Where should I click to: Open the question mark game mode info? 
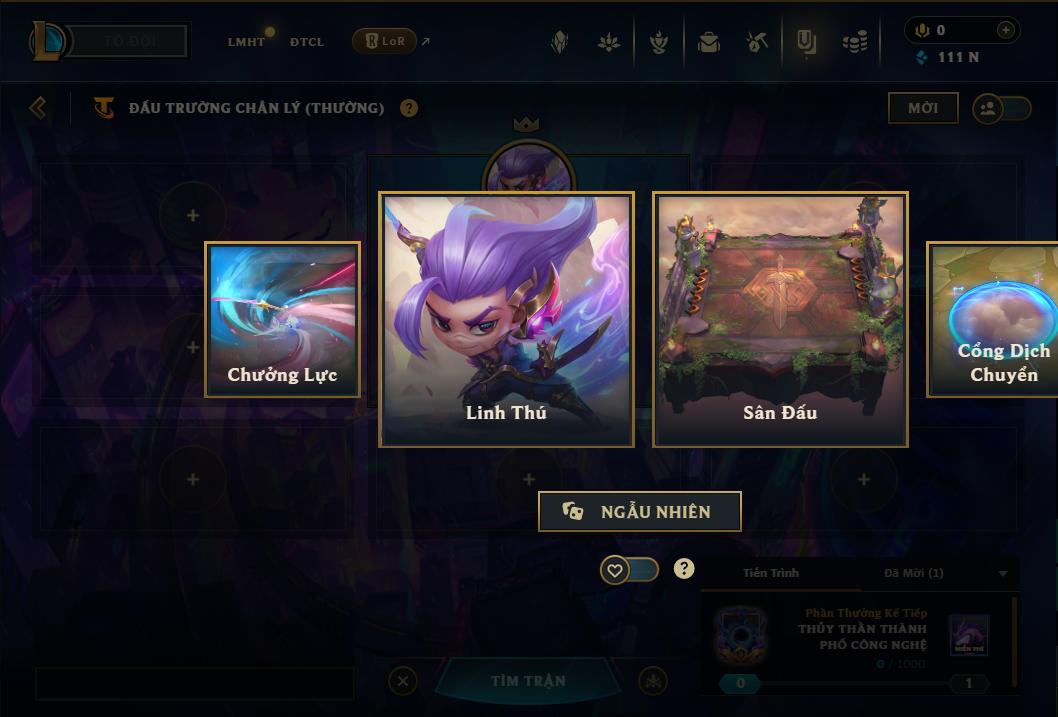coord(409,108)
